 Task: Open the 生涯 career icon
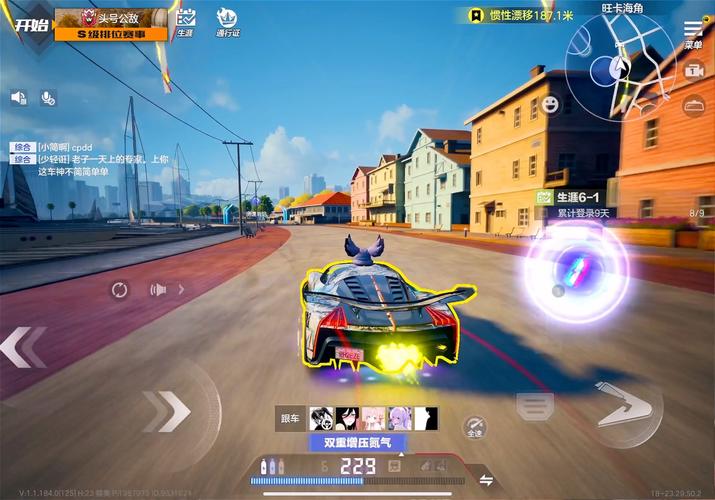pyautogui.click(x=185, y=22)
